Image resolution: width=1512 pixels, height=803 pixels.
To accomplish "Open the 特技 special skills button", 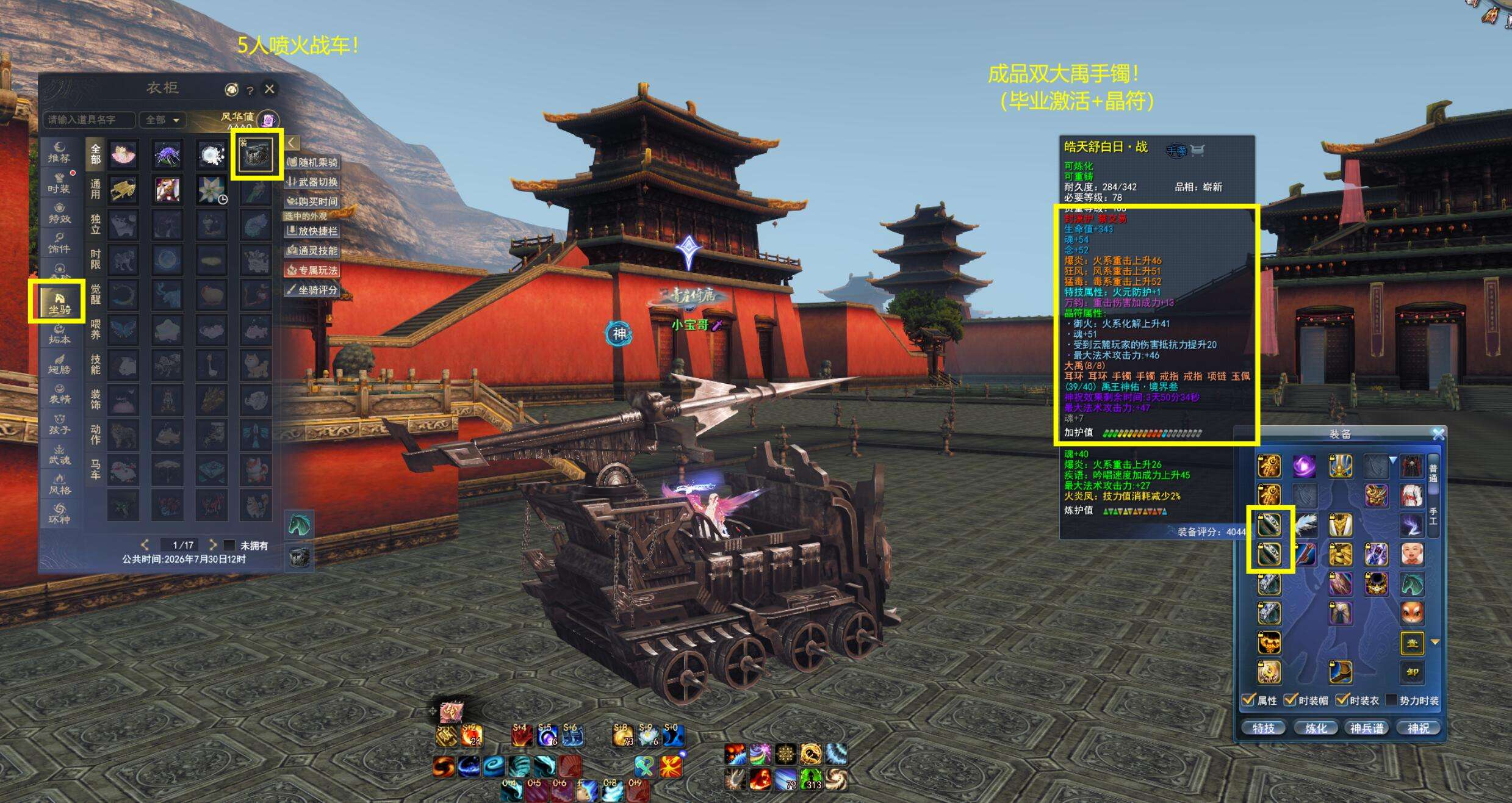I will point(1264,728).
